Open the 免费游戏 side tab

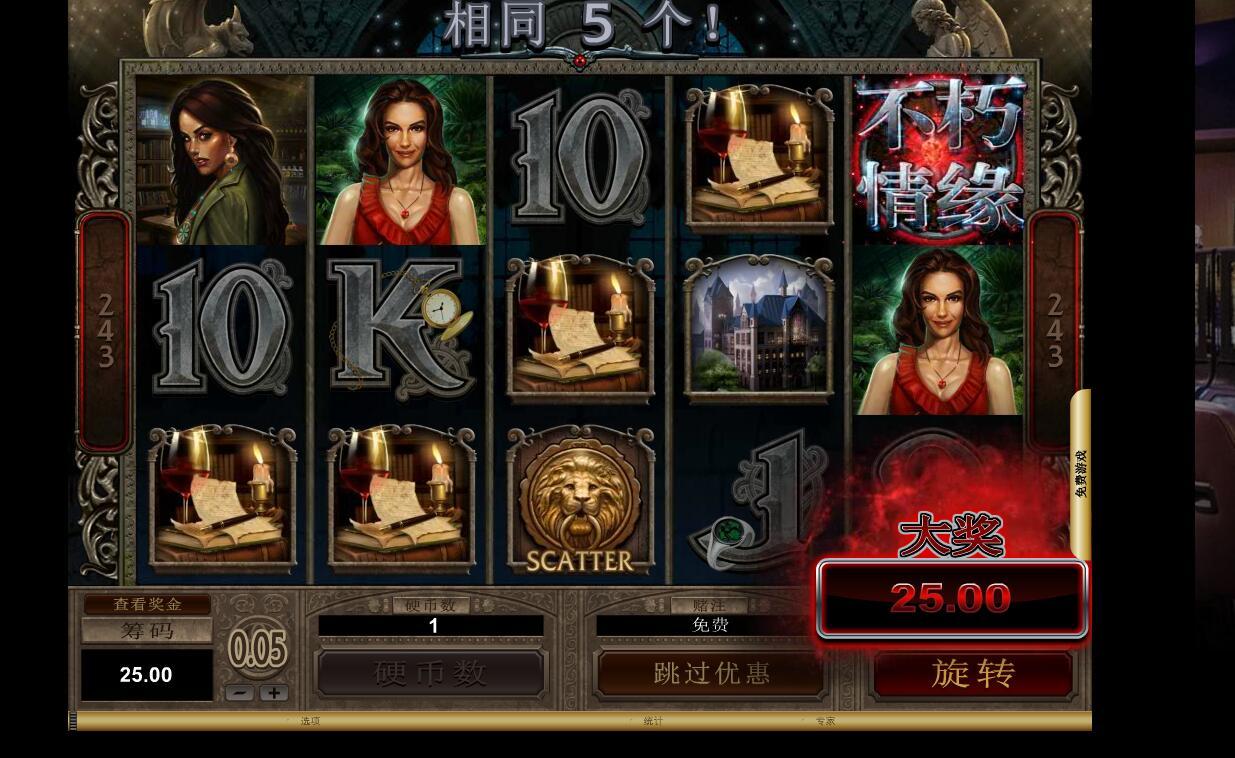pos(1081,473)
